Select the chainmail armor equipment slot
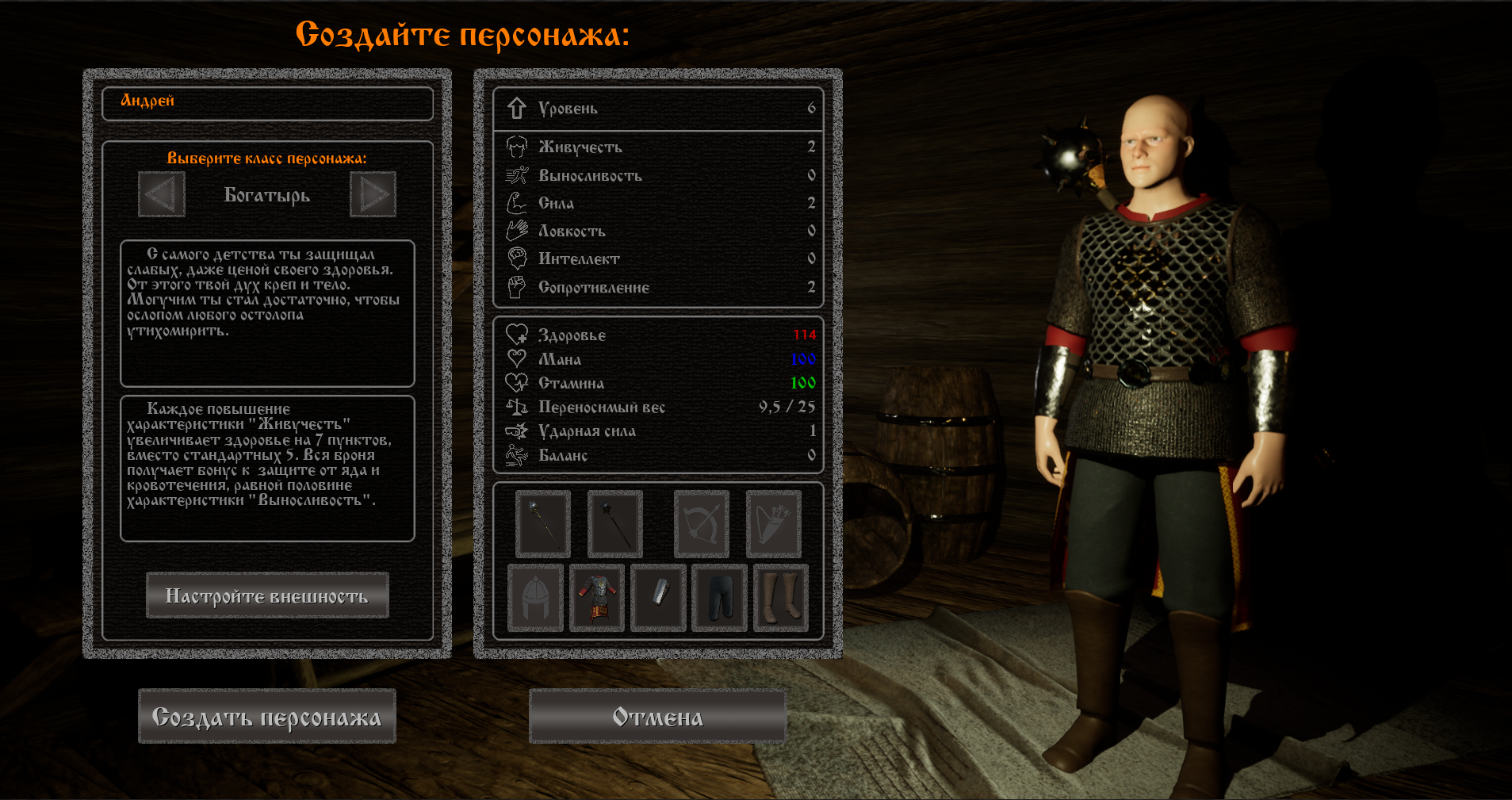 [x=597, y=598]
